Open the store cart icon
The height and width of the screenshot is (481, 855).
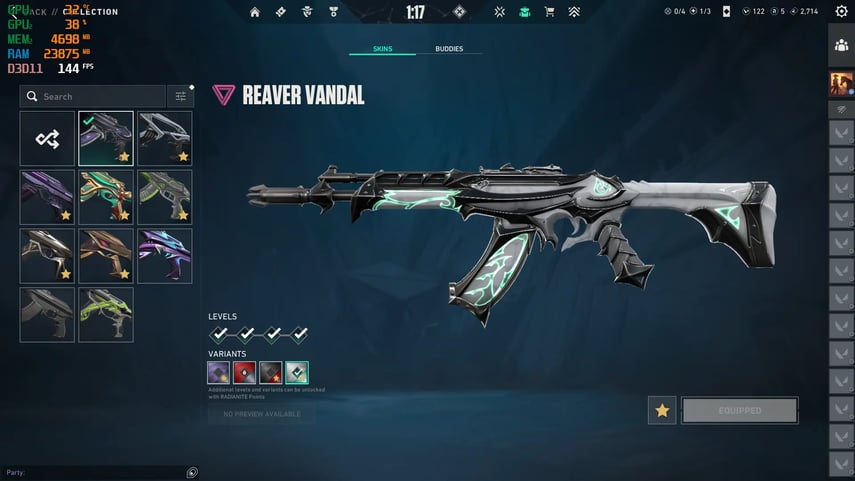[549, 12]
